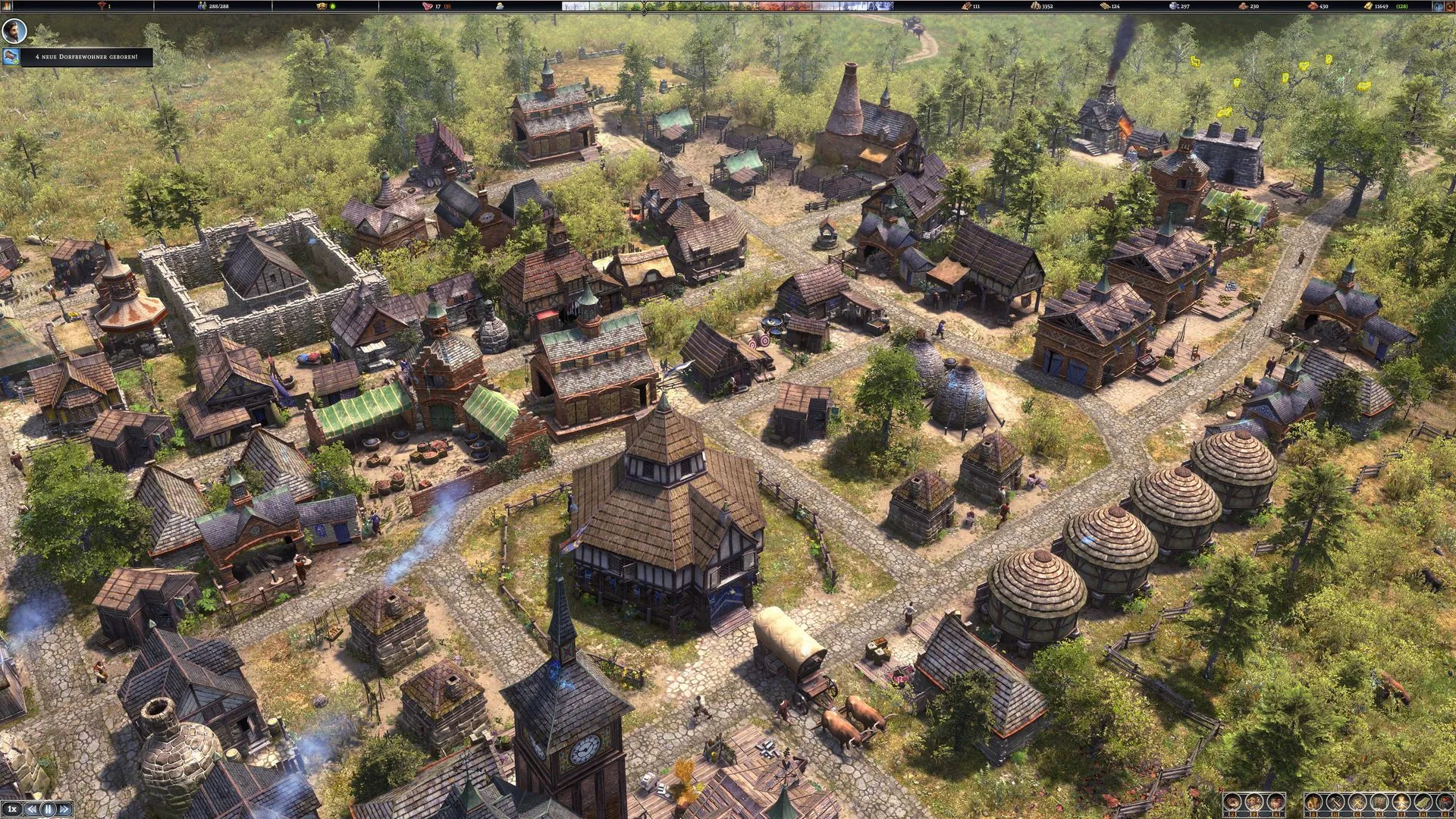The width and height of the screenshot is (1456, 819).
Task: Open the wooden palisade wall menu
Action: [x=1379, y=802]
